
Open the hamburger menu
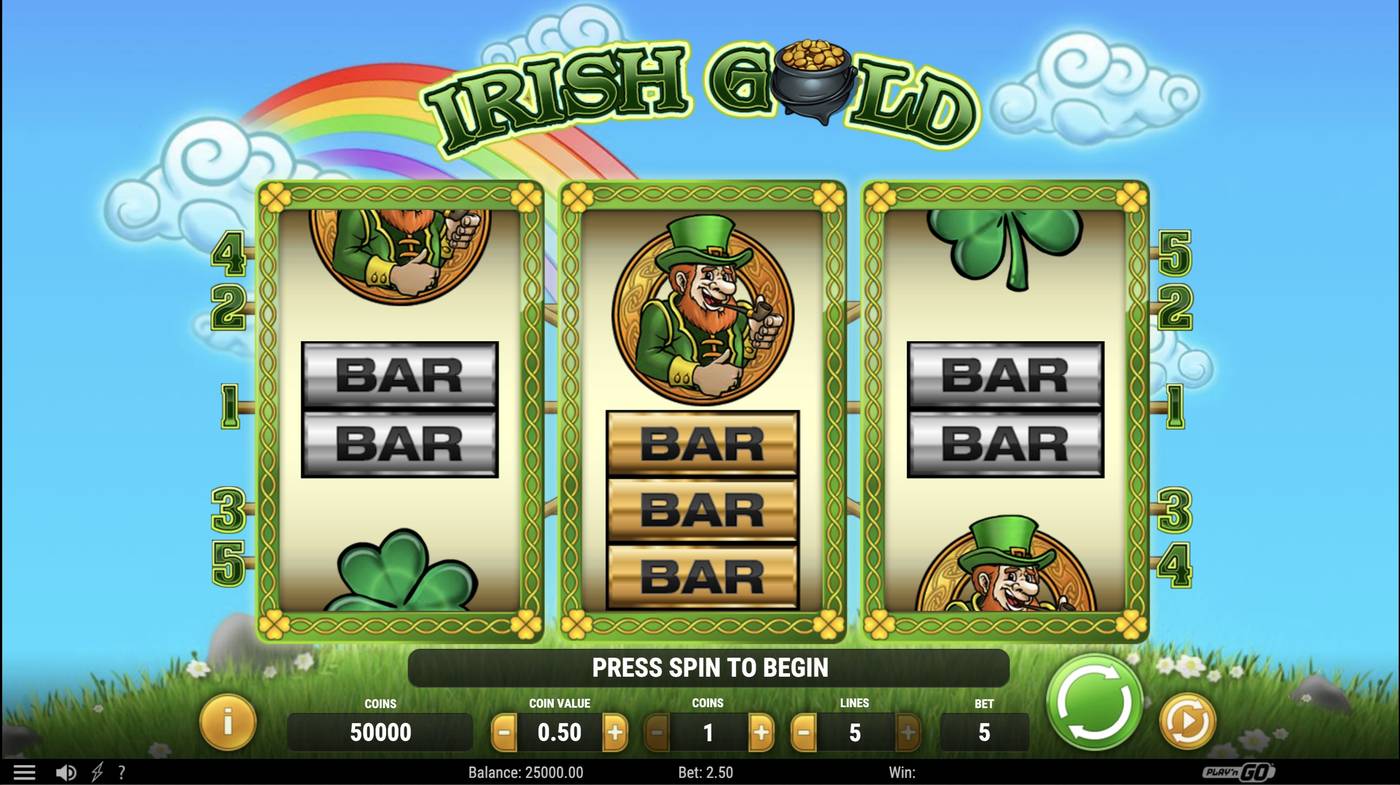point(24,771)
